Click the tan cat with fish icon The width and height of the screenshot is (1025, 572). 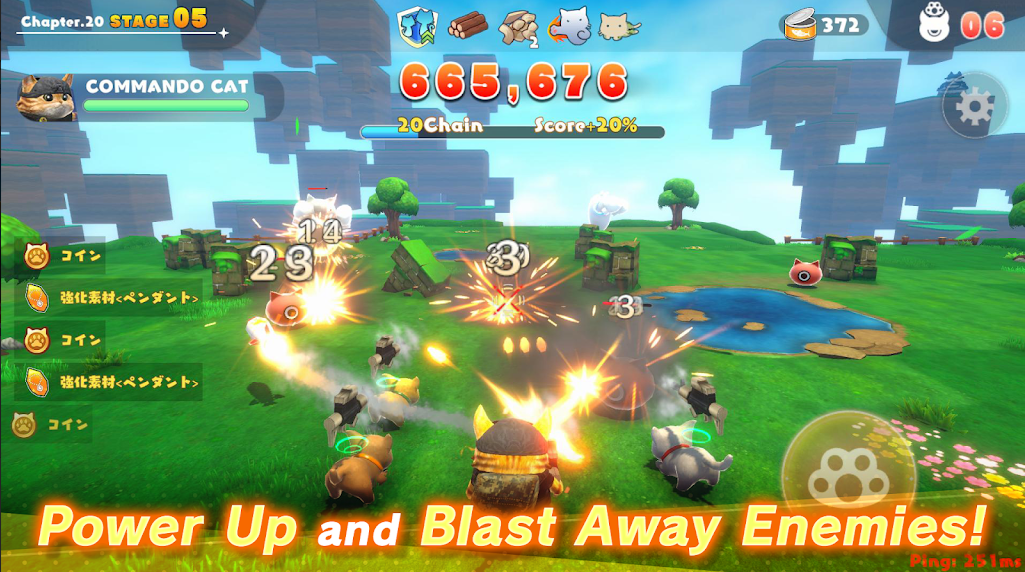[x=620, y=26]
